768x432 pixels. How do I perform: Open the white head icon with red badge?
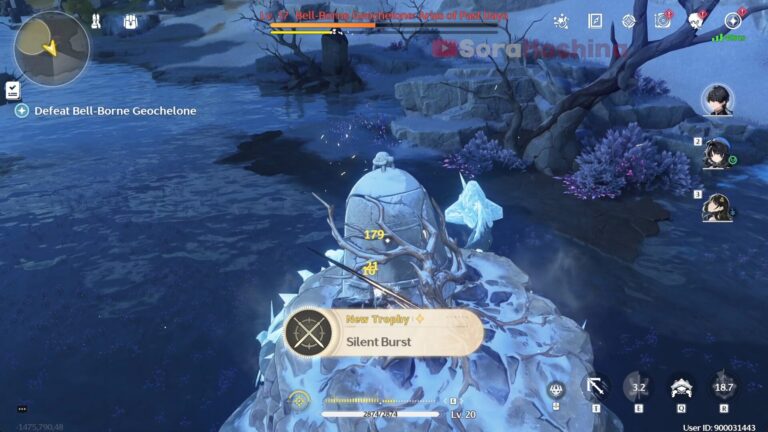click(696, 21)
